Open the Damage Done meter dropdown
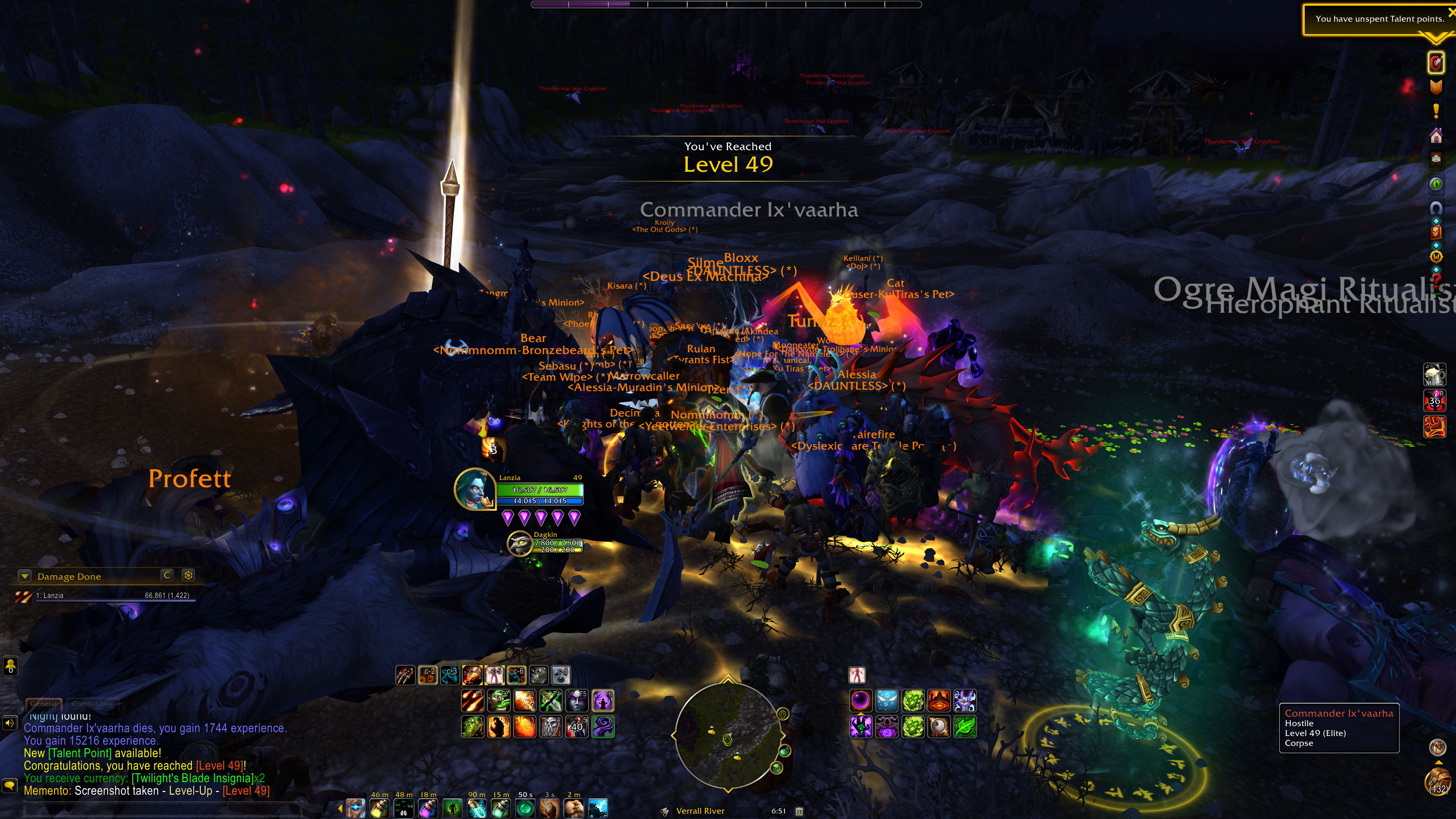Screen dimensions: 1456x819 point(24,576)
